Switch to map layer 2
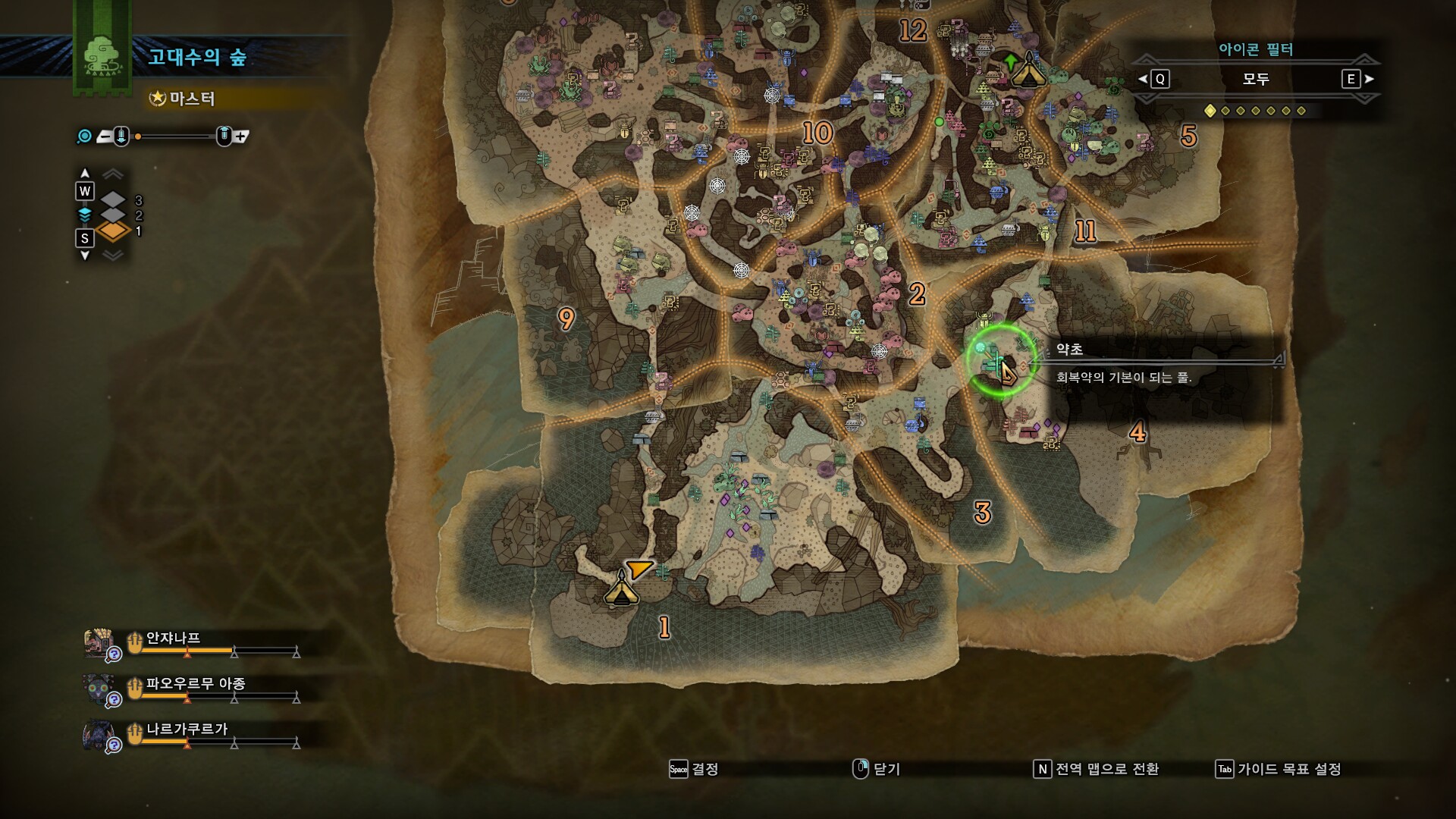 pos(113,215)
